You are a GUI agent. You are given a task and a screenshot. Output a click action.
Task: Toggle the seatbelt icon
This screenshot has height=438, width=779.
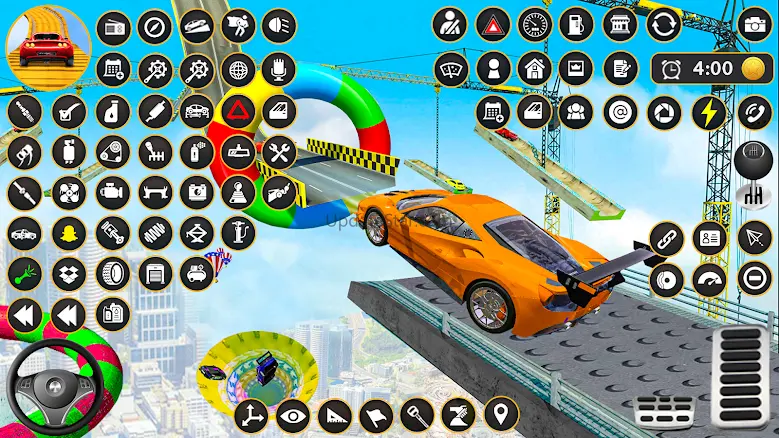[x=450, y=24]
